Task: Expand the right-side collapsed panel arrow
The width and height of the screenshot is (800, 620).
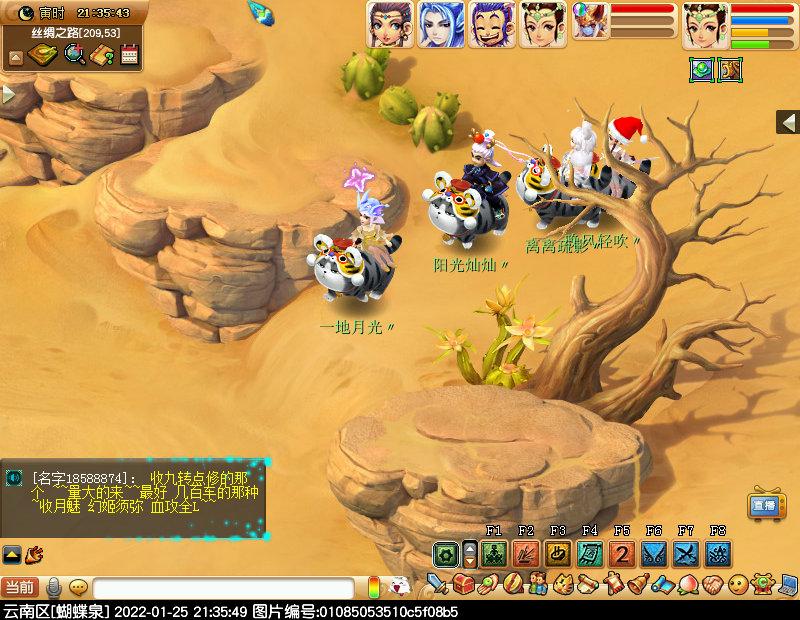Action: (x=788, y=122)
